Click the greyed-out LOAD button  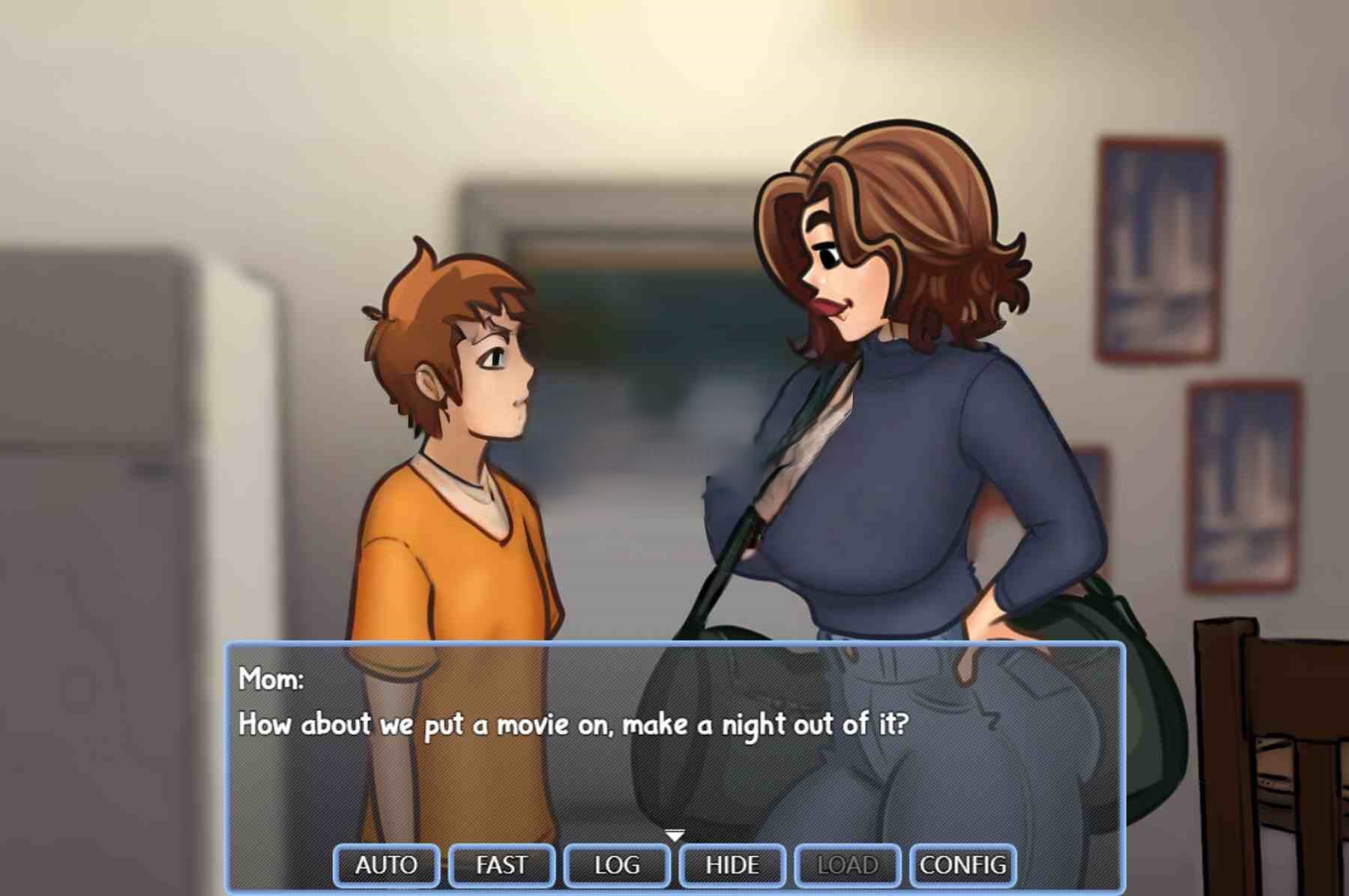[x=848, y=865]
